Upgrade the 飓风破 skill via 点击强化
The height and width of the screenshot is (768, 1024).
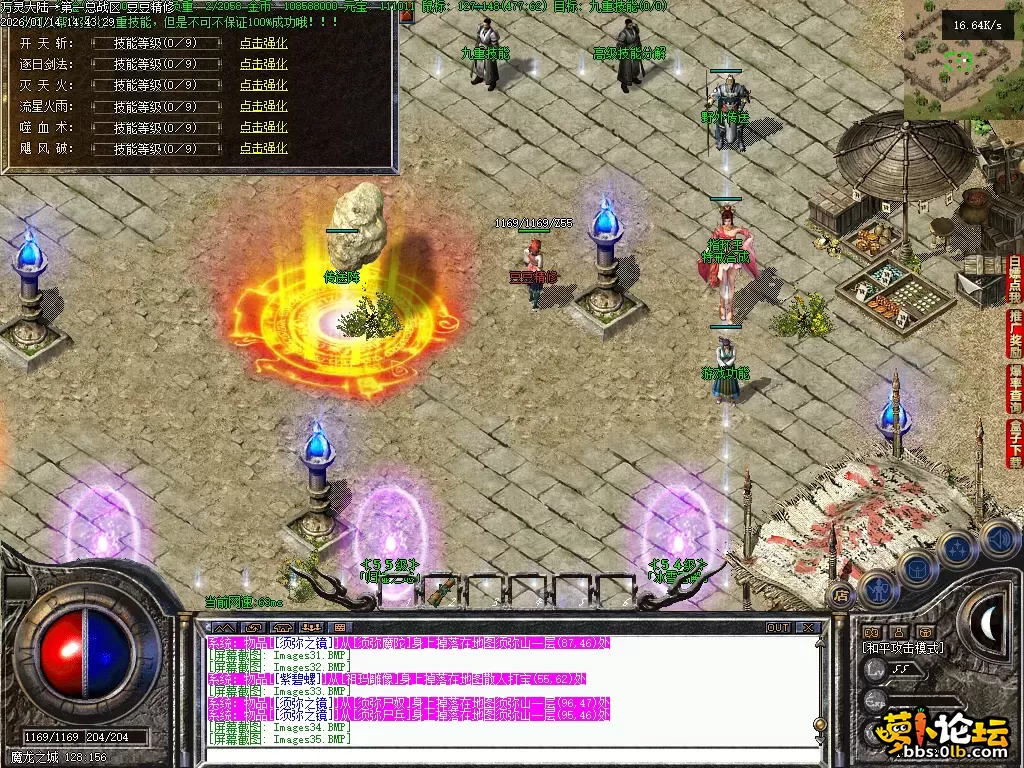[263, 148]
